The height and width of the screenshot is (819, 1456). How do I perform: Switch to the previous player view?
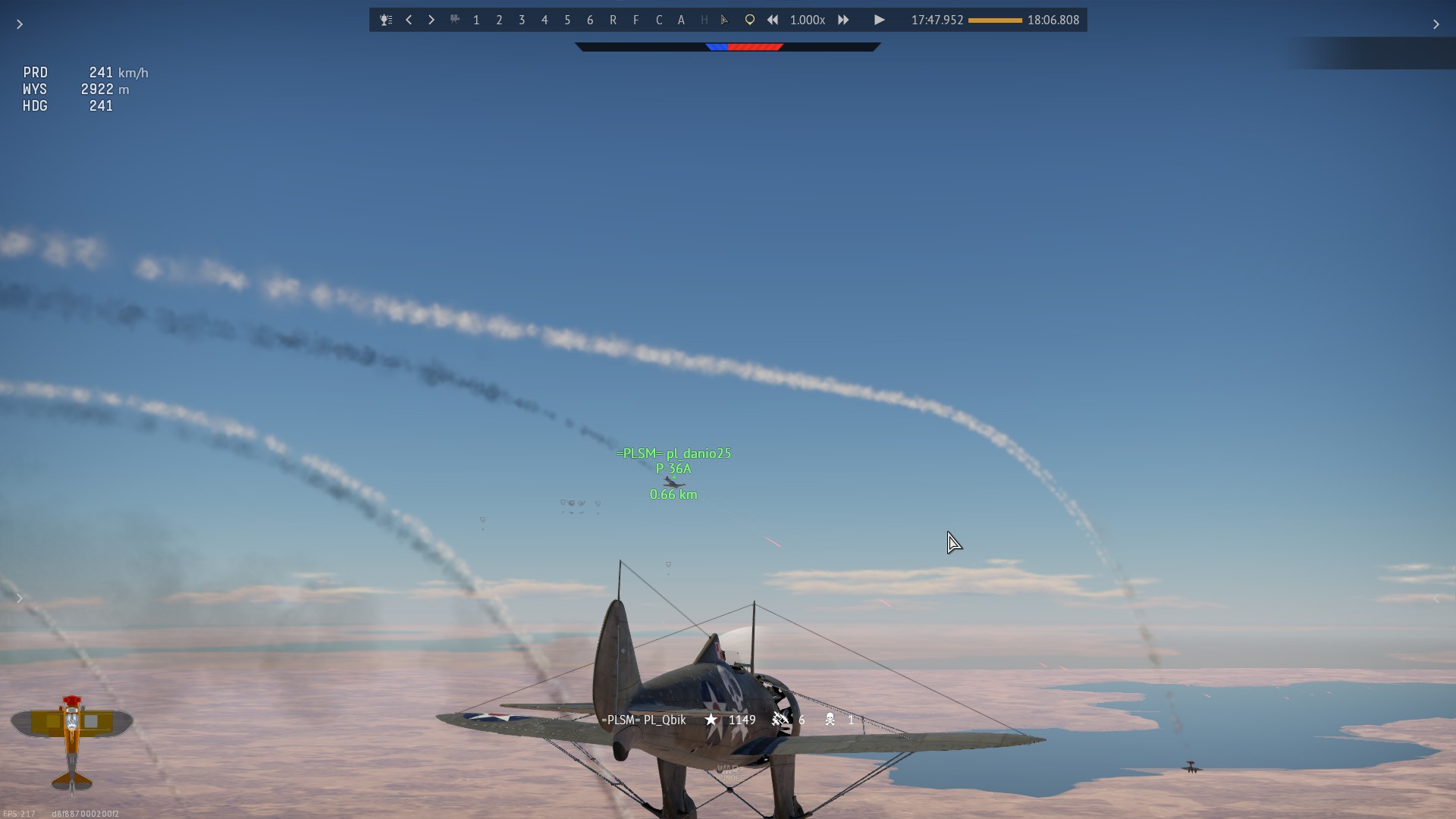(409, 20)
